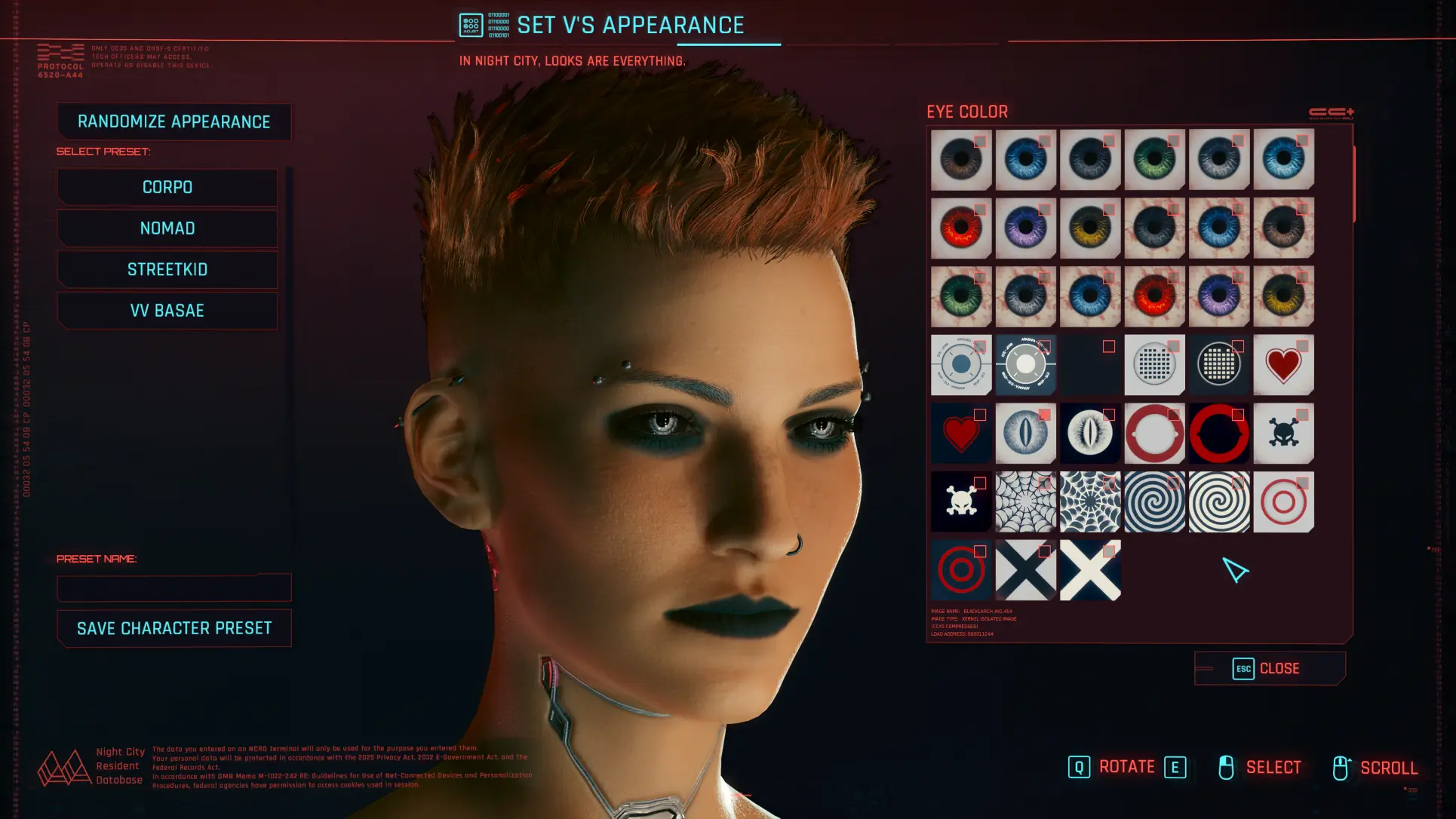
Task: Close the Eye Color panel
Action: [x=1269, y=669]
